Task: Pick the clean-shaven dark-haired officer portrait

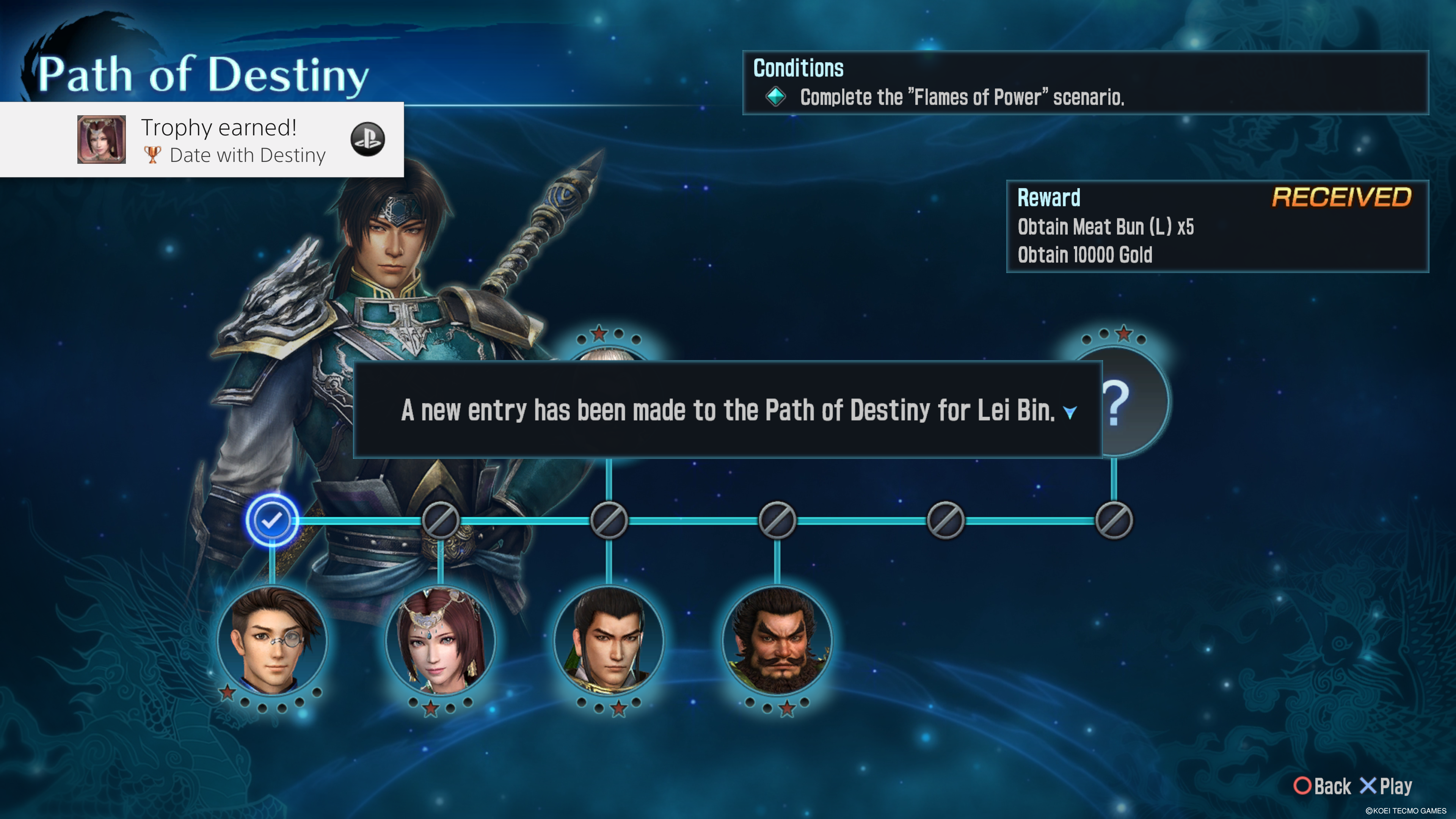Action: point(609,640)
